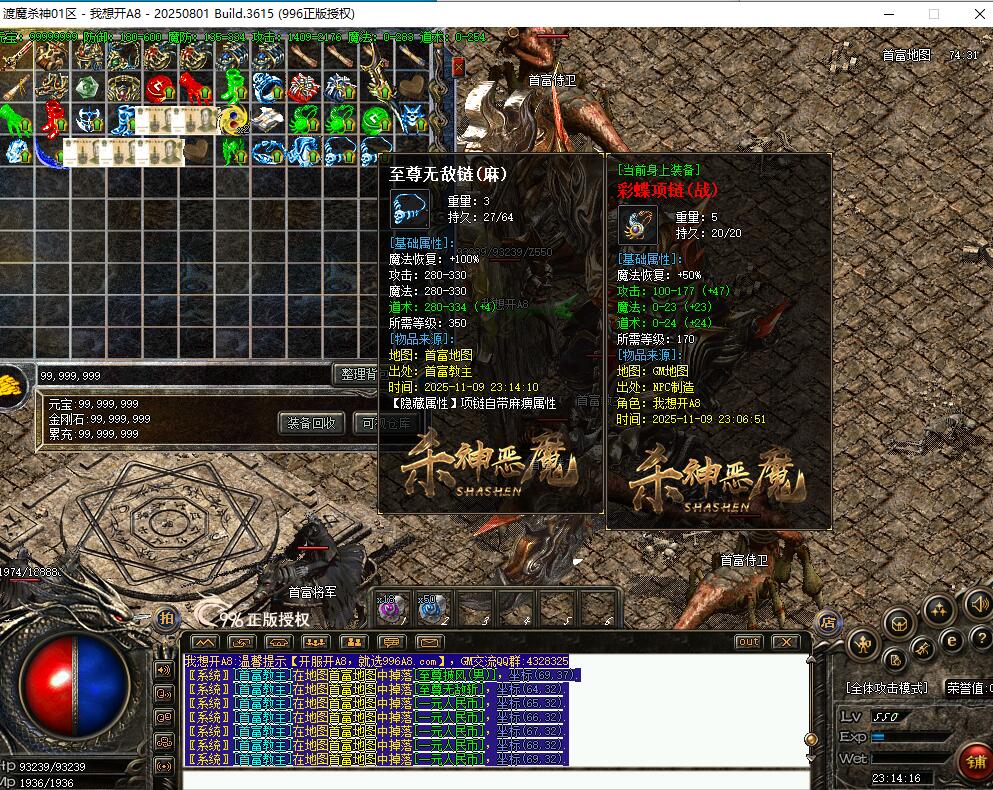Click the 整理背包 sort bag button
Image resolution: width=993 pixels, height=790 pixels.
(x=357, y=374)
